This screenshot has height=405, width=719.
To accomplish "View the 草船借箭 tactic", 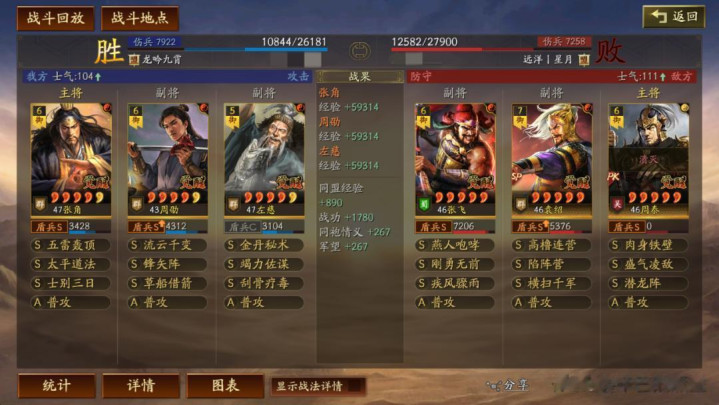I will pyautogui.click(x=168, y=283).
